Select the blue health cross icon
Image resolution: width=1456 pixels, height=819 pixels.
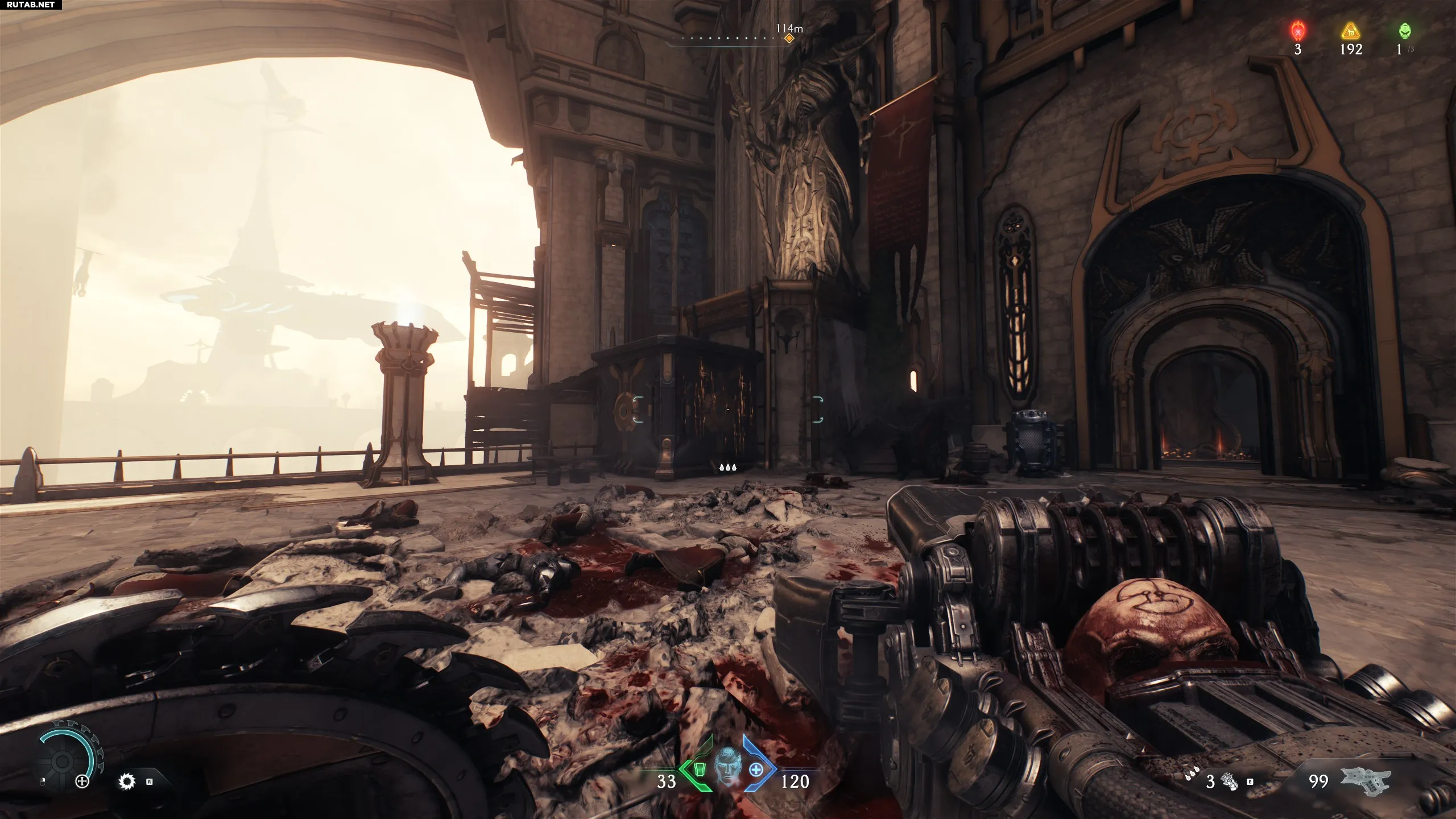pyautogui.click(x=756, y=770)
